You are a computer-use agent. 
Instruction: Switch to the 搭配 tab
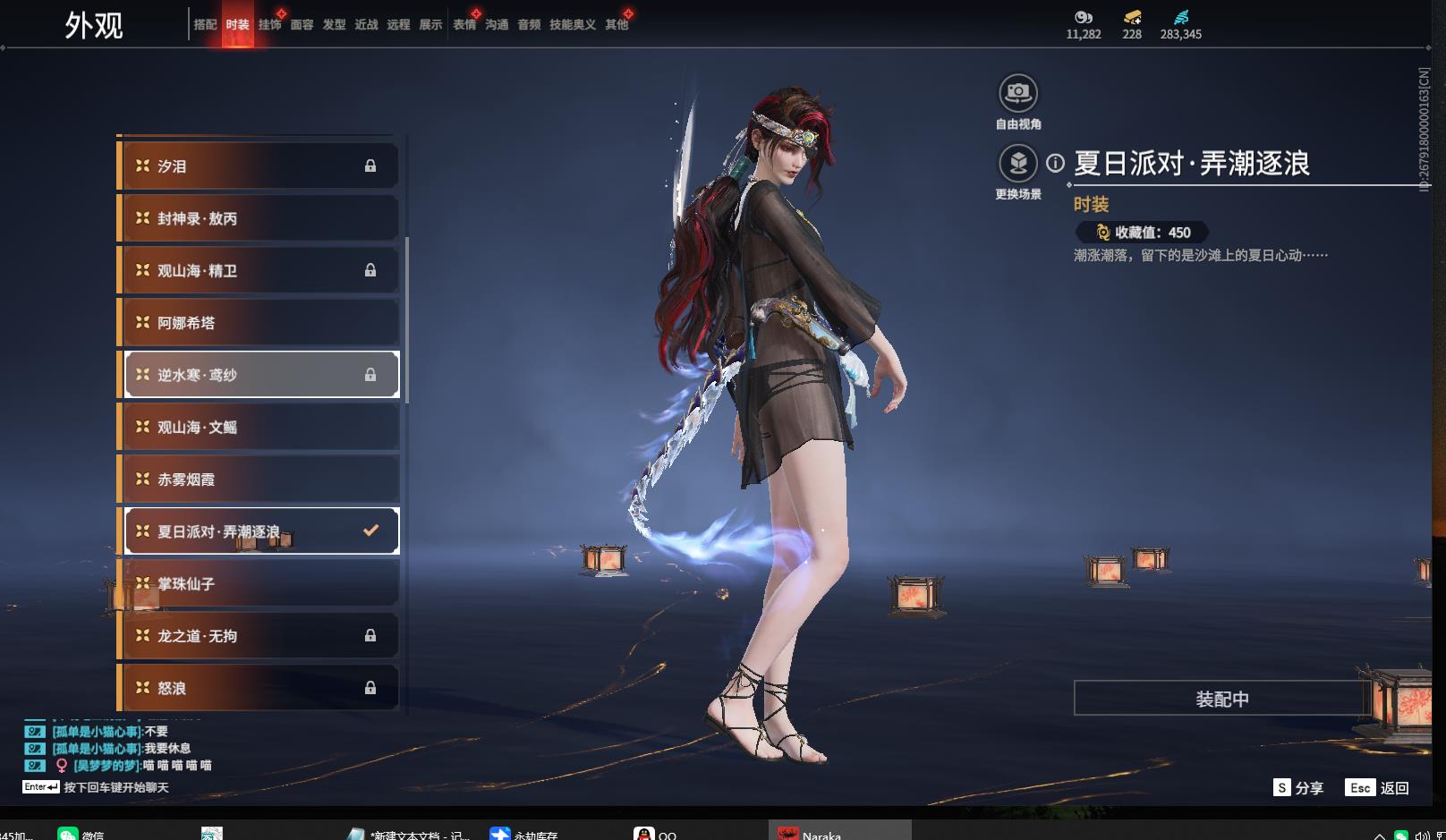(x=205, y=25)
